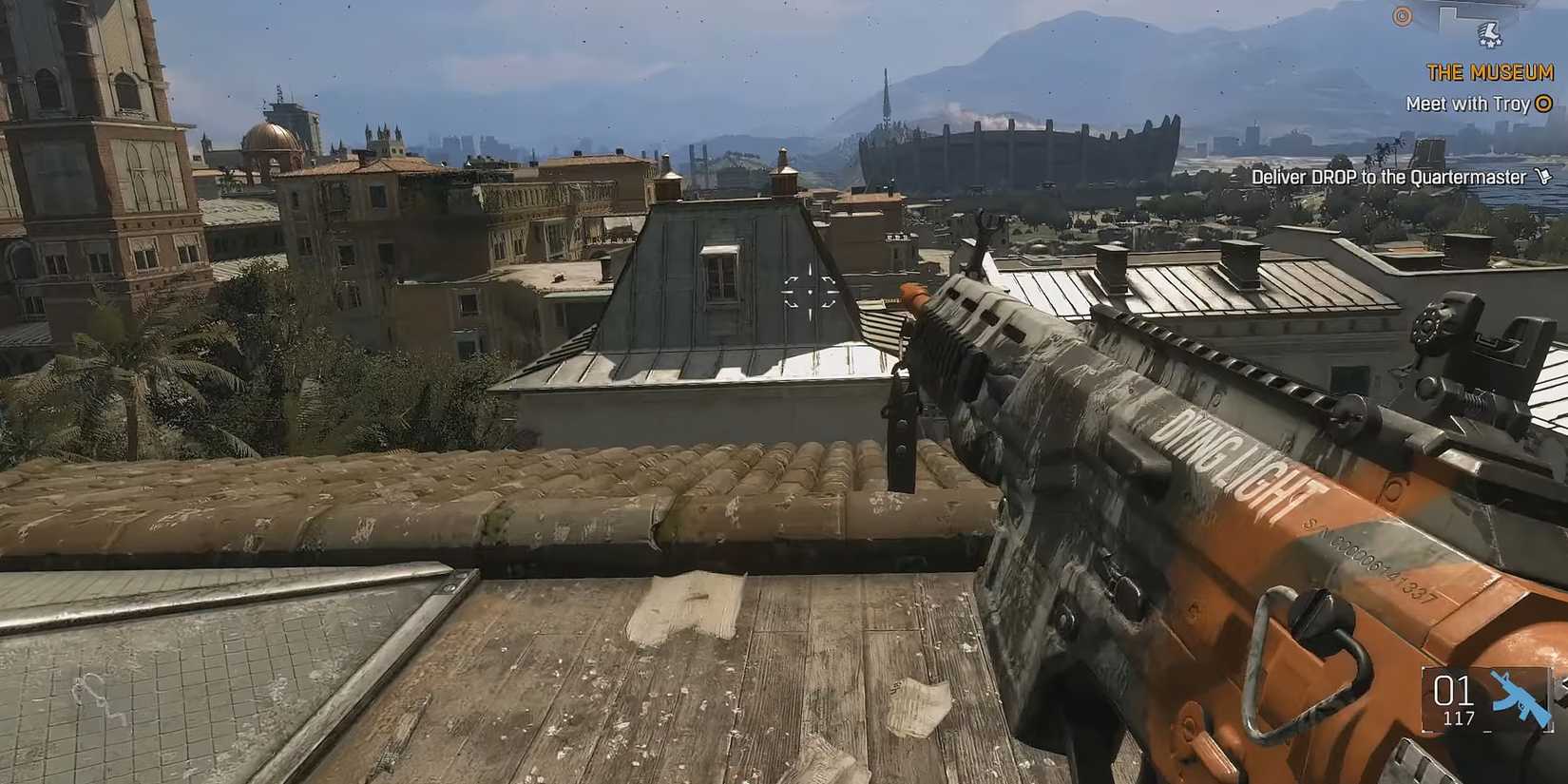The width and height of the screenshot is (1568, 784).
Task: Click the DROP flag icon beside objective text
Action: click(x=1541, y=178)
